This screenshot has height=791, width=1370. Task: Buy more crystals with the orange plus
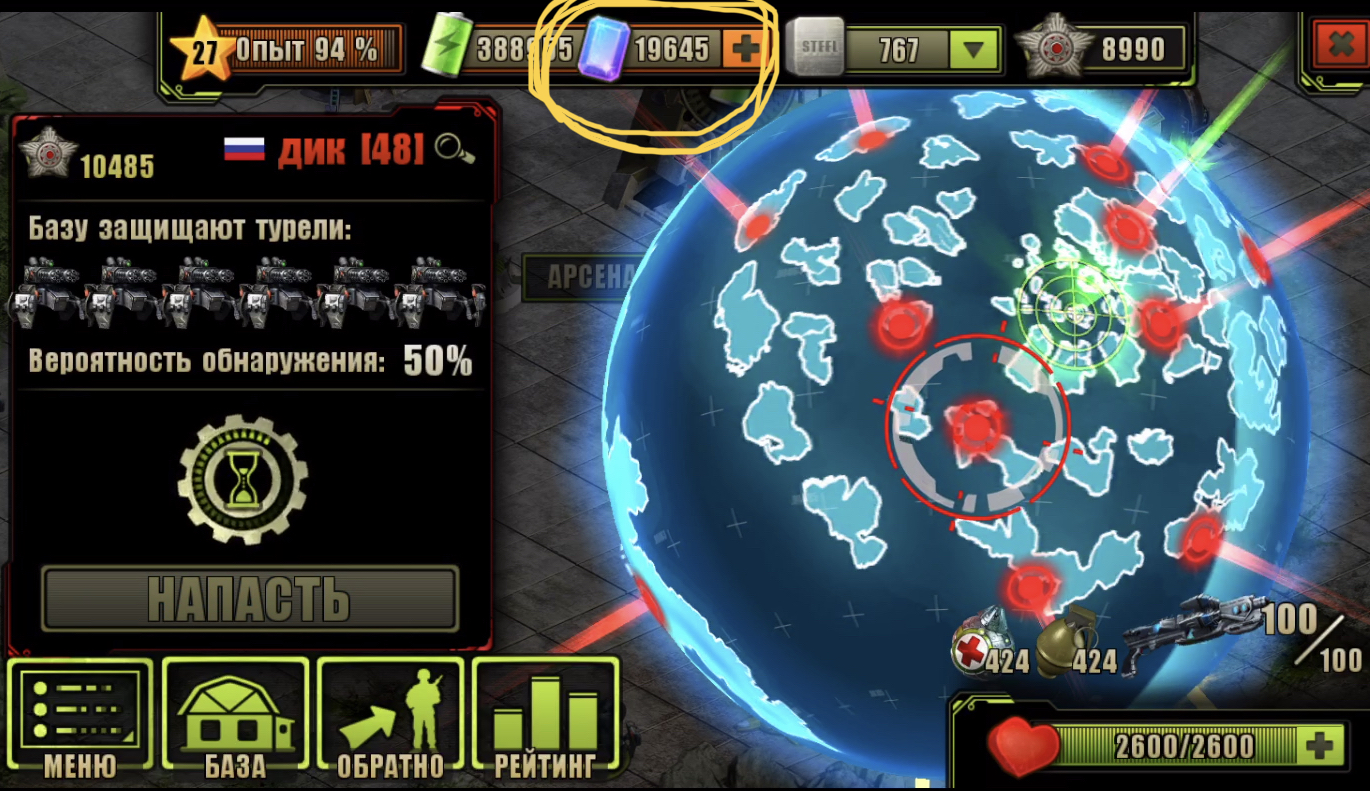pyautogui.click(x=742, y=48)
